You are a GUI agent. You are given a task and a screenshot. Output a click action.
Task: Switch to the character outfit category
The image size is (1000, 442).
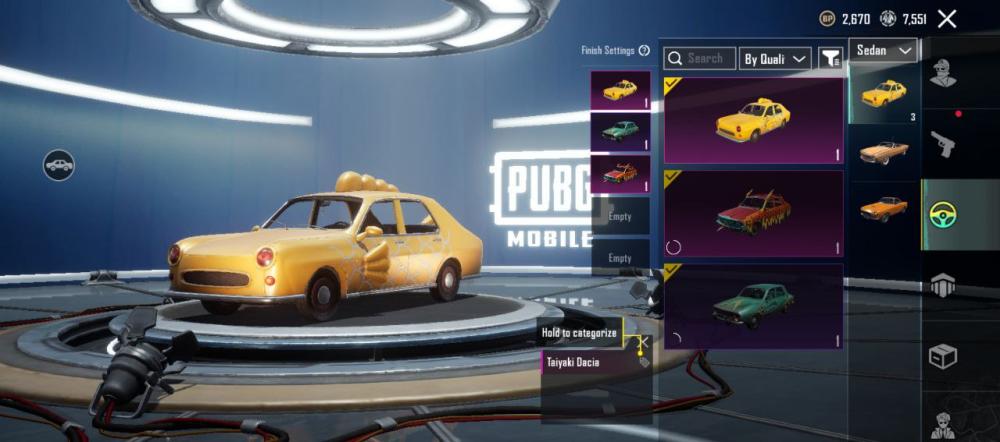coord(942,72)
